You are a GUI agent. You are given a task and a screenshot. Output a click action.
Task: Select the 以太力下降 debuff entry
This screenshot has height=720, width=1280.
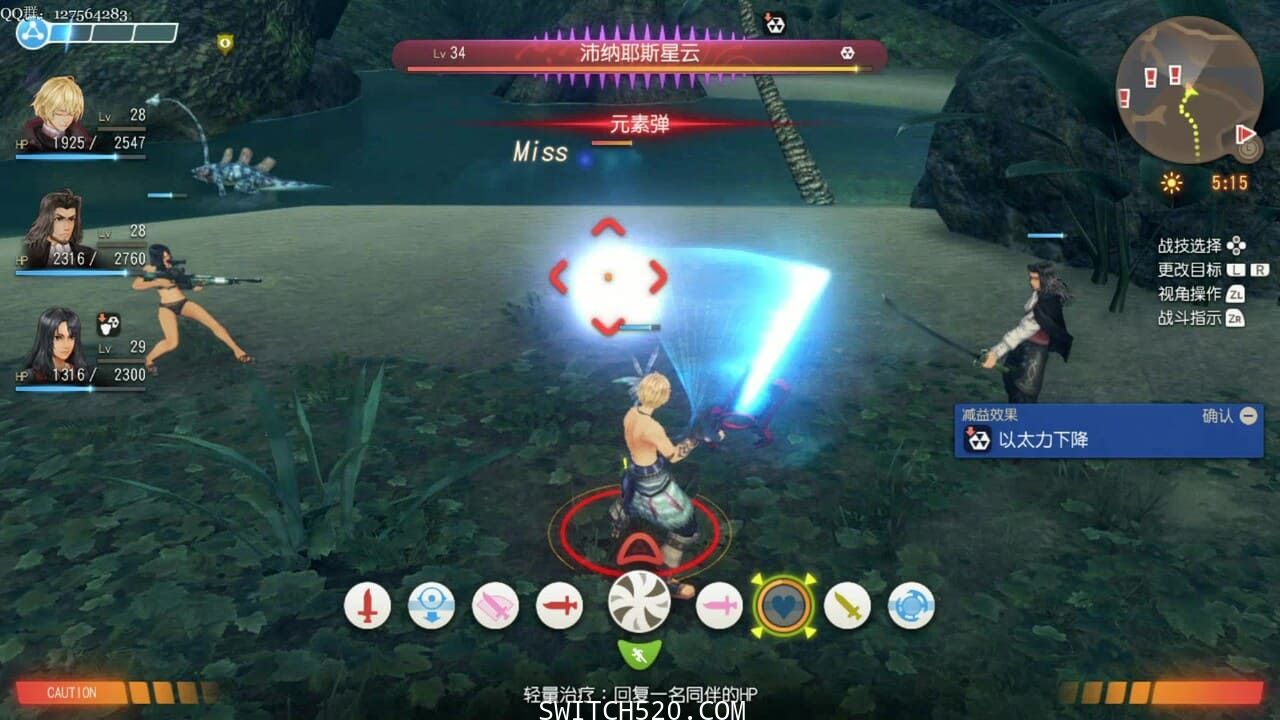tap(1108, 439)
